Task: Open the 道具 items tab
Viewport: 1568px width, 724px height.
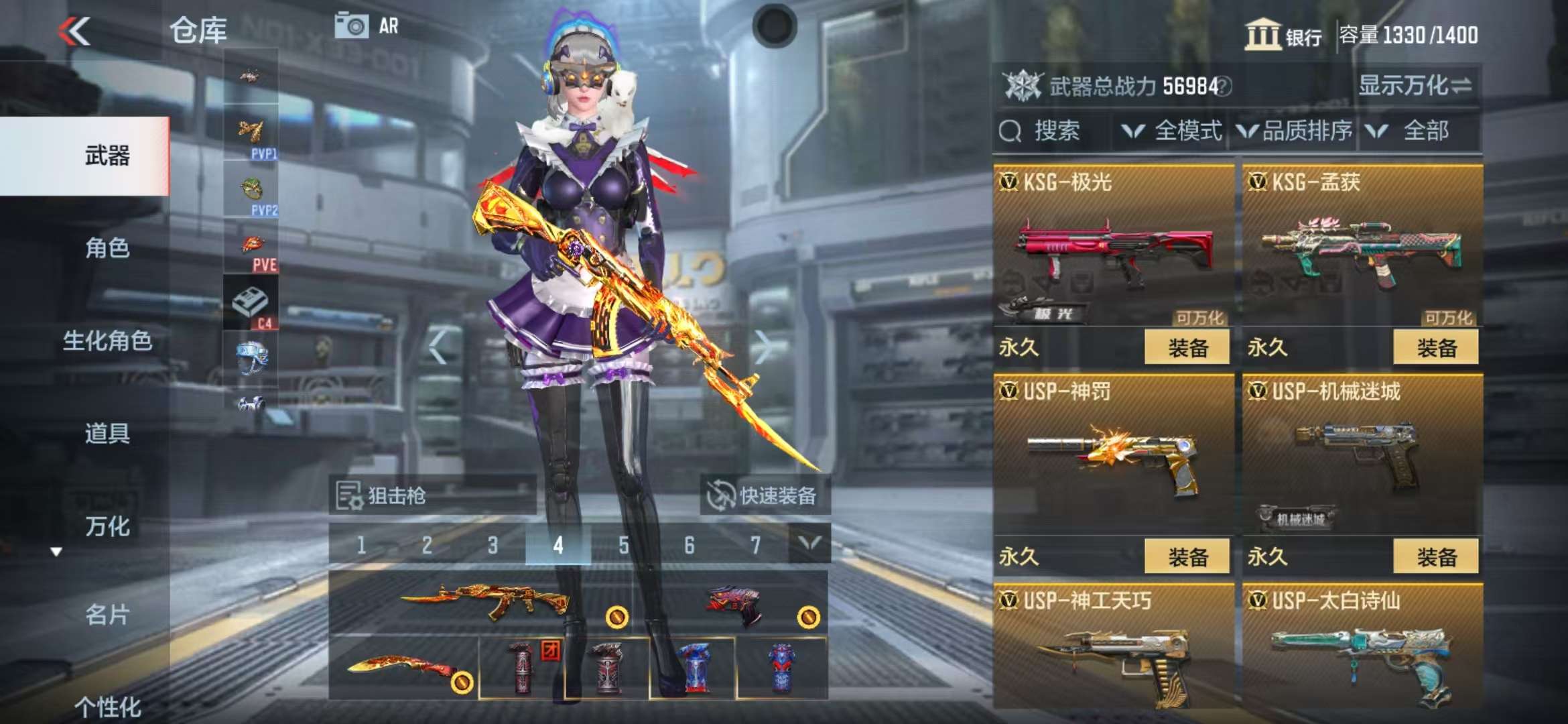Action: click(x=107, y=433)
